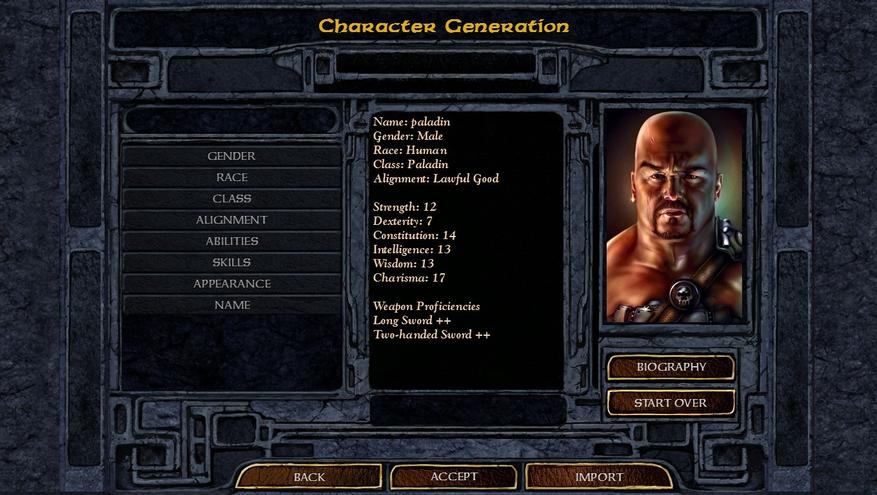Accept the generated character

[454, 477]
